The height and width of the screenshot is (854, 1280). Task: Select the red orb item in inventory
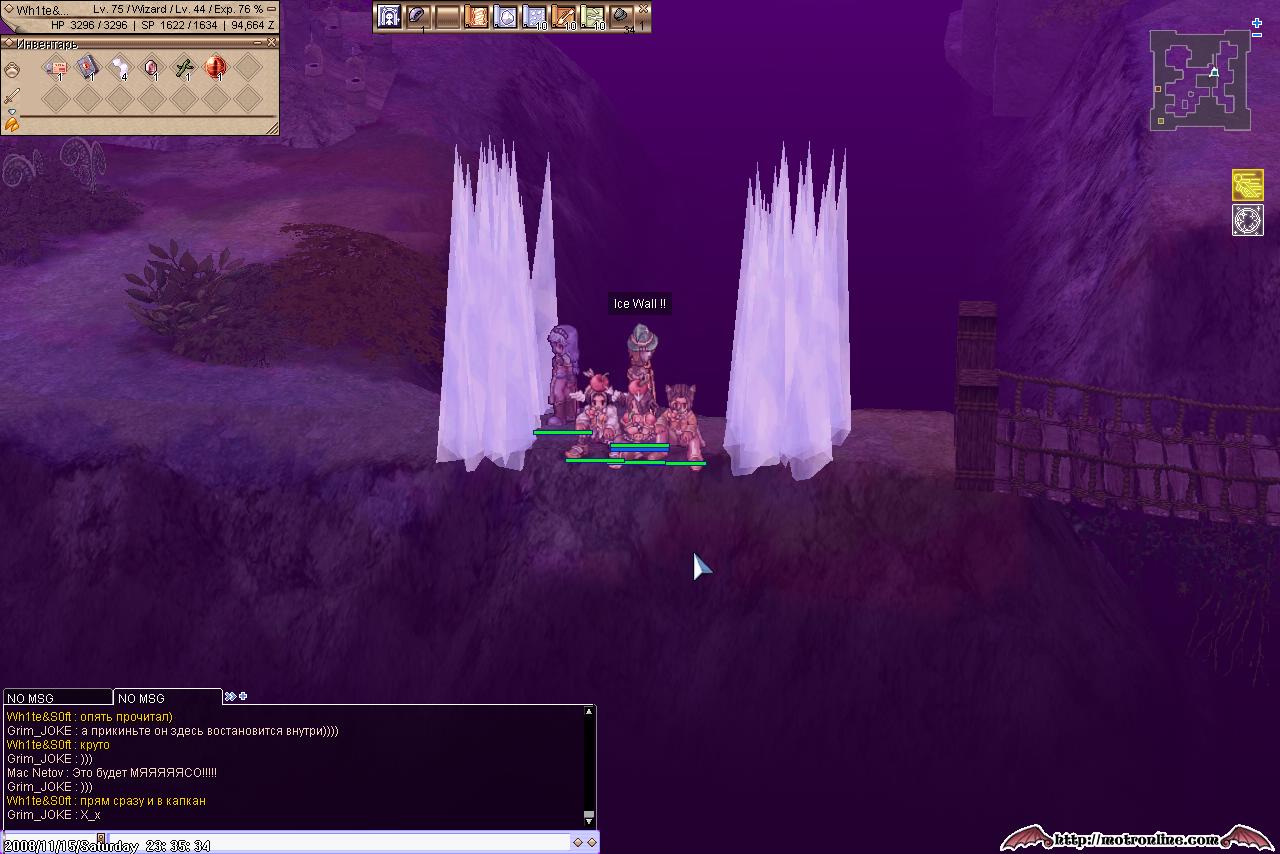[x=215, y=67]
